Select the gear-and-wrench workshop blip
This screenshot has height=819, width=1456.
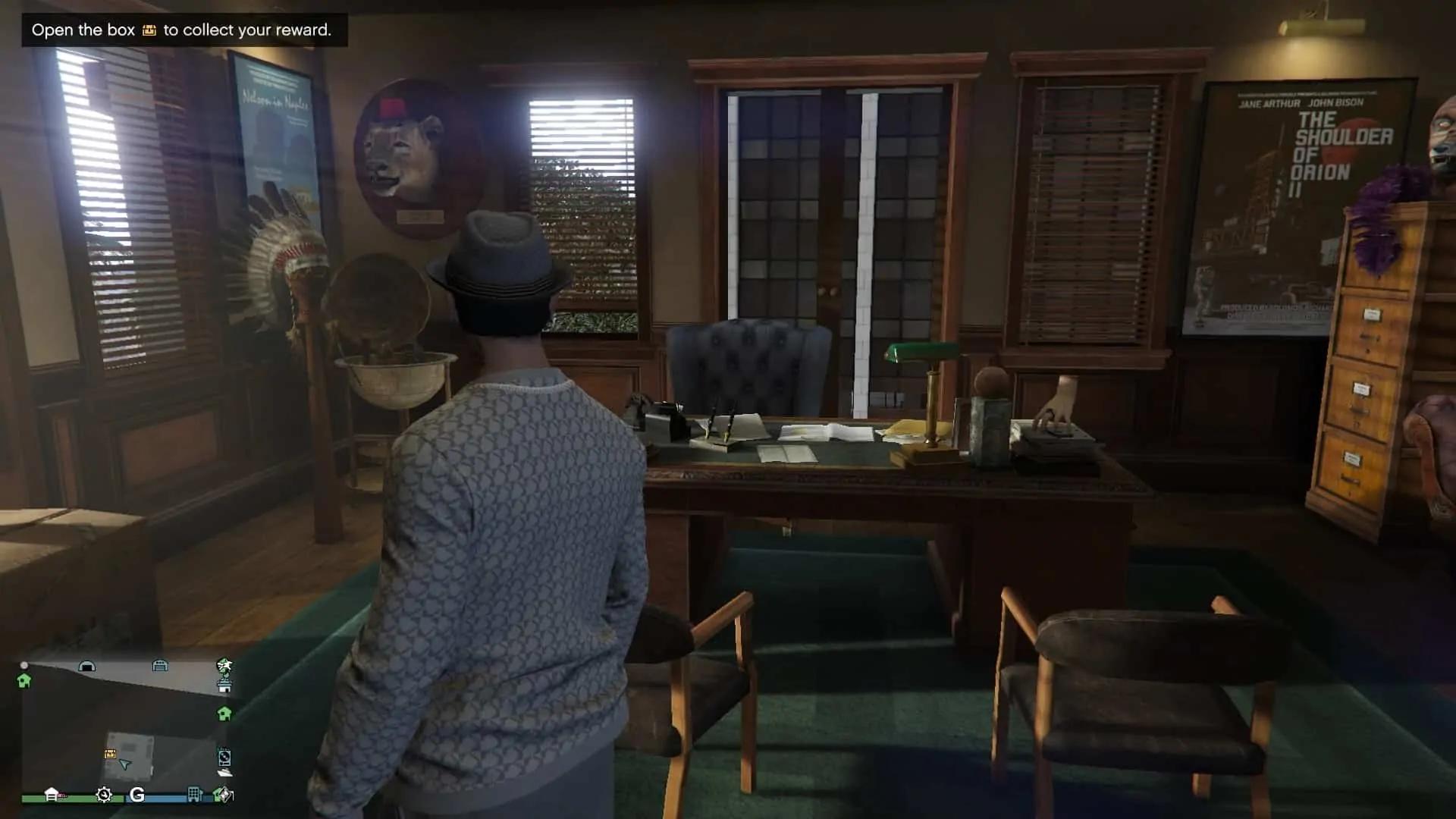[104, 795]
